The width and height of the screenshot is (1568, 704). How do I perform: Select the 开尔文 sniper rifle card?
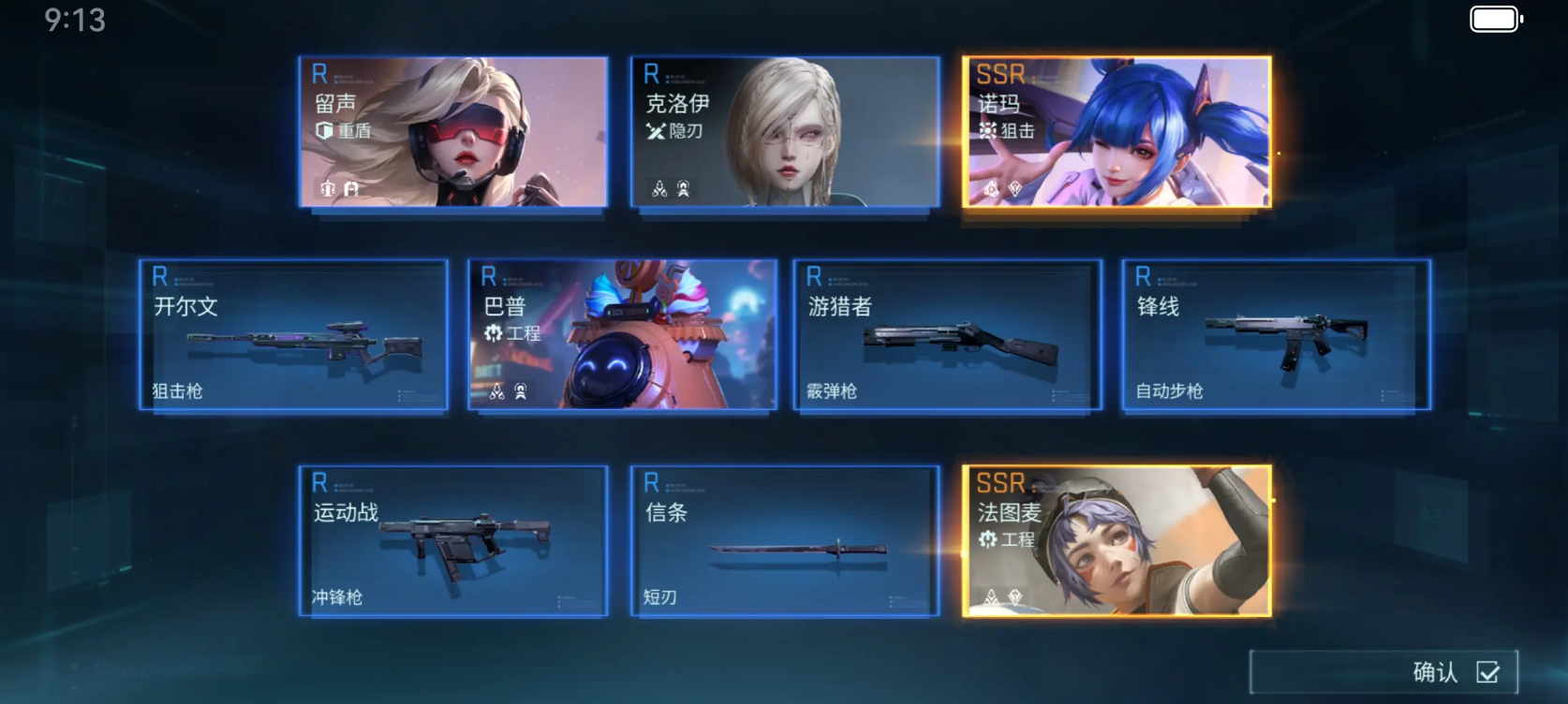click(293, 335)
